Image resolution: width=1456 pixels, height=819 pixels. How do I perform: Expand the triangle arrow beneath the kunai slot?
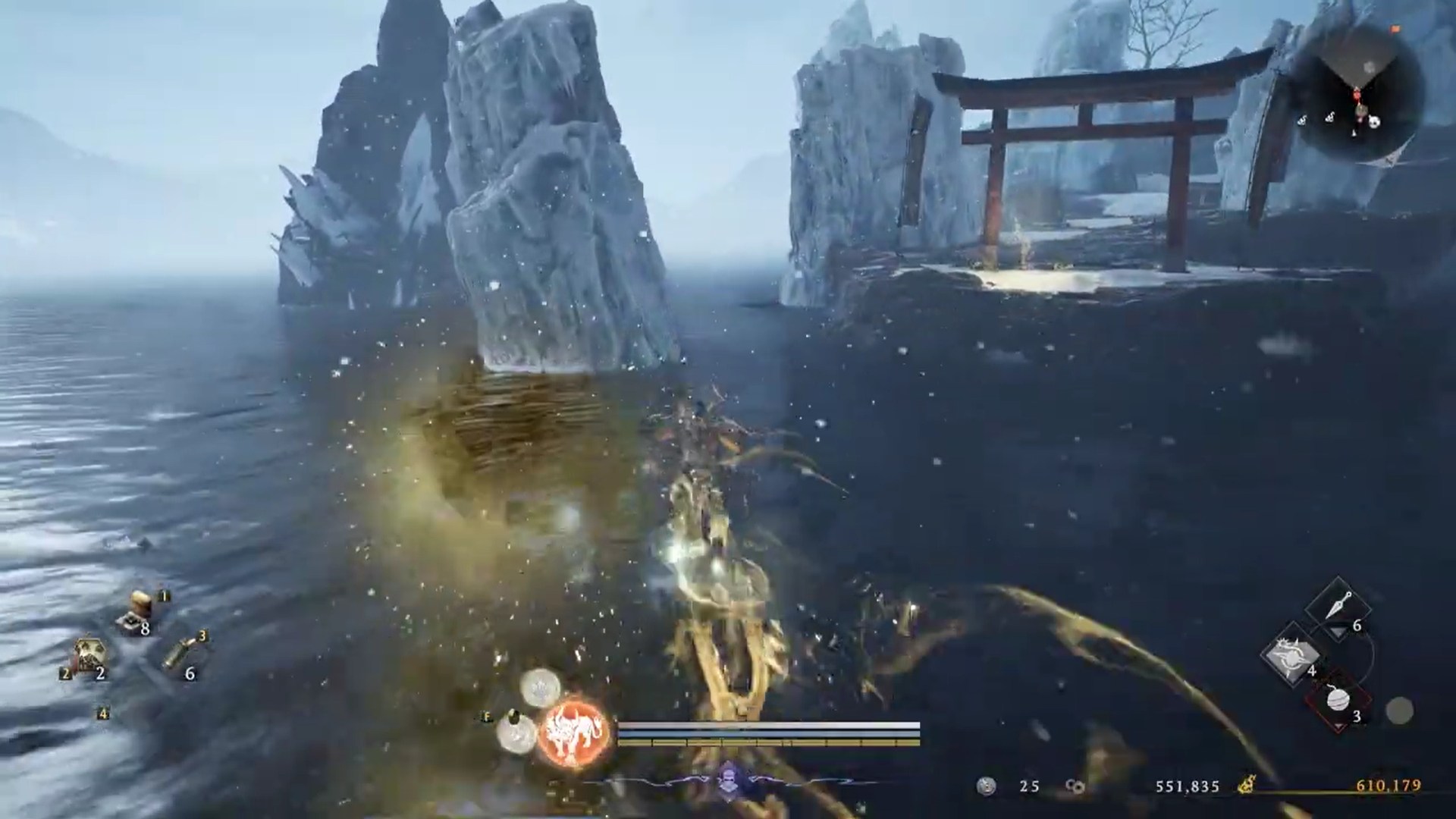(x=1338, y=632)
